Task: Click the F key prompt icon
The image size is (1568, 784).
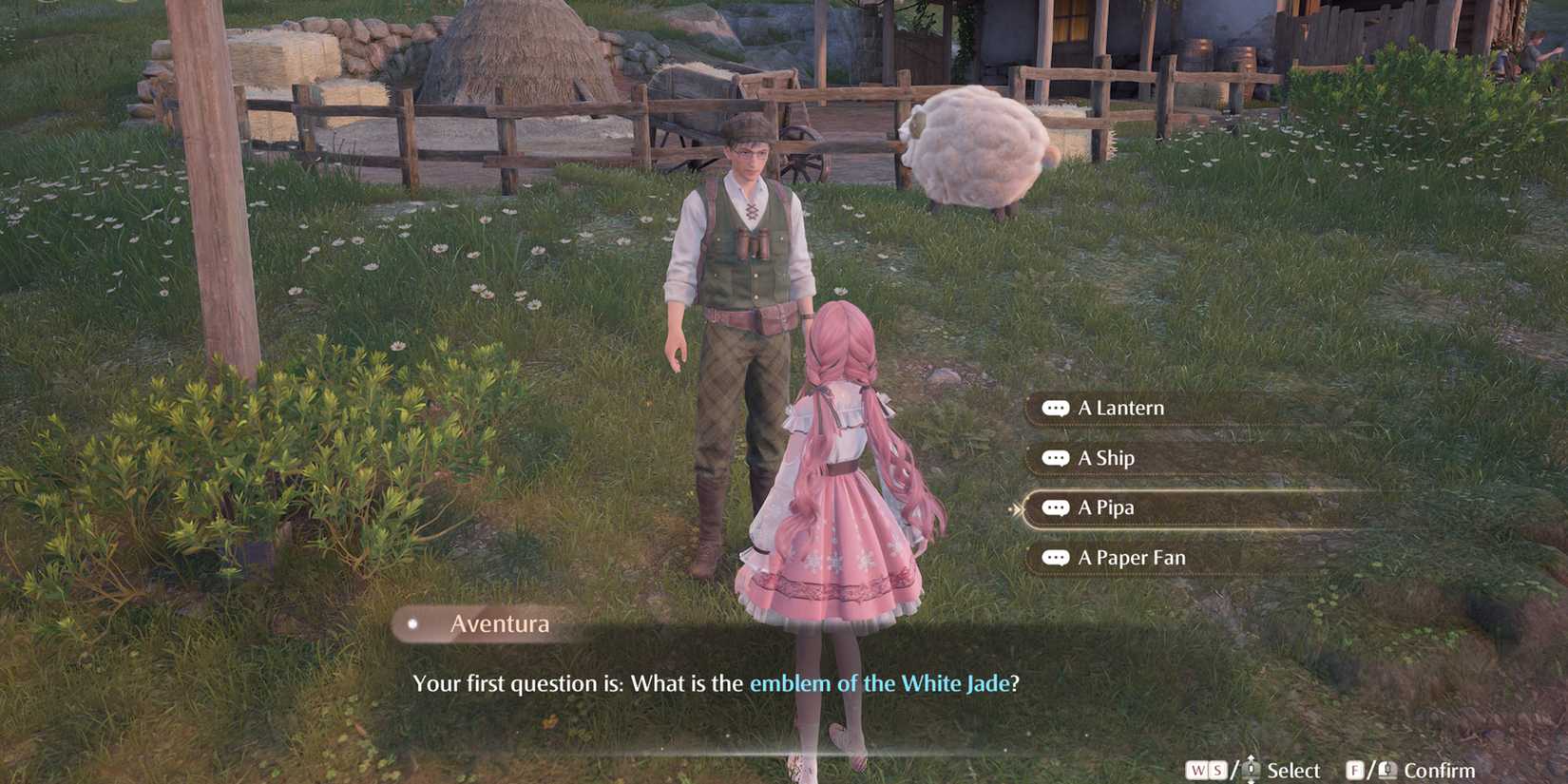Action: (x=1354, y=770)
